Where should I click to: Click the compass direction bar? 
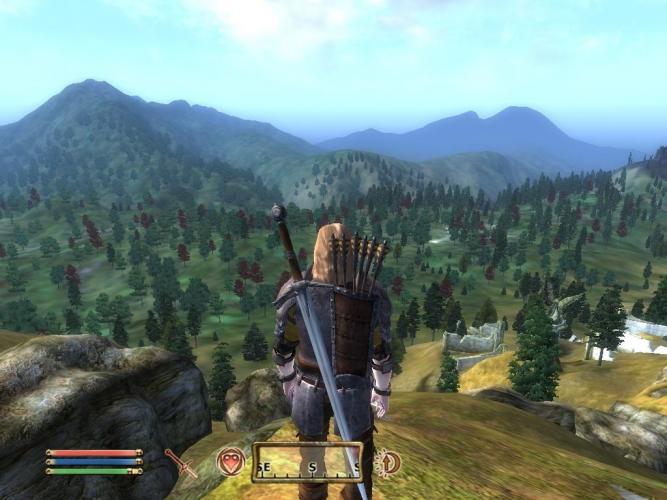pyautogui.click(x=306, y=463)
